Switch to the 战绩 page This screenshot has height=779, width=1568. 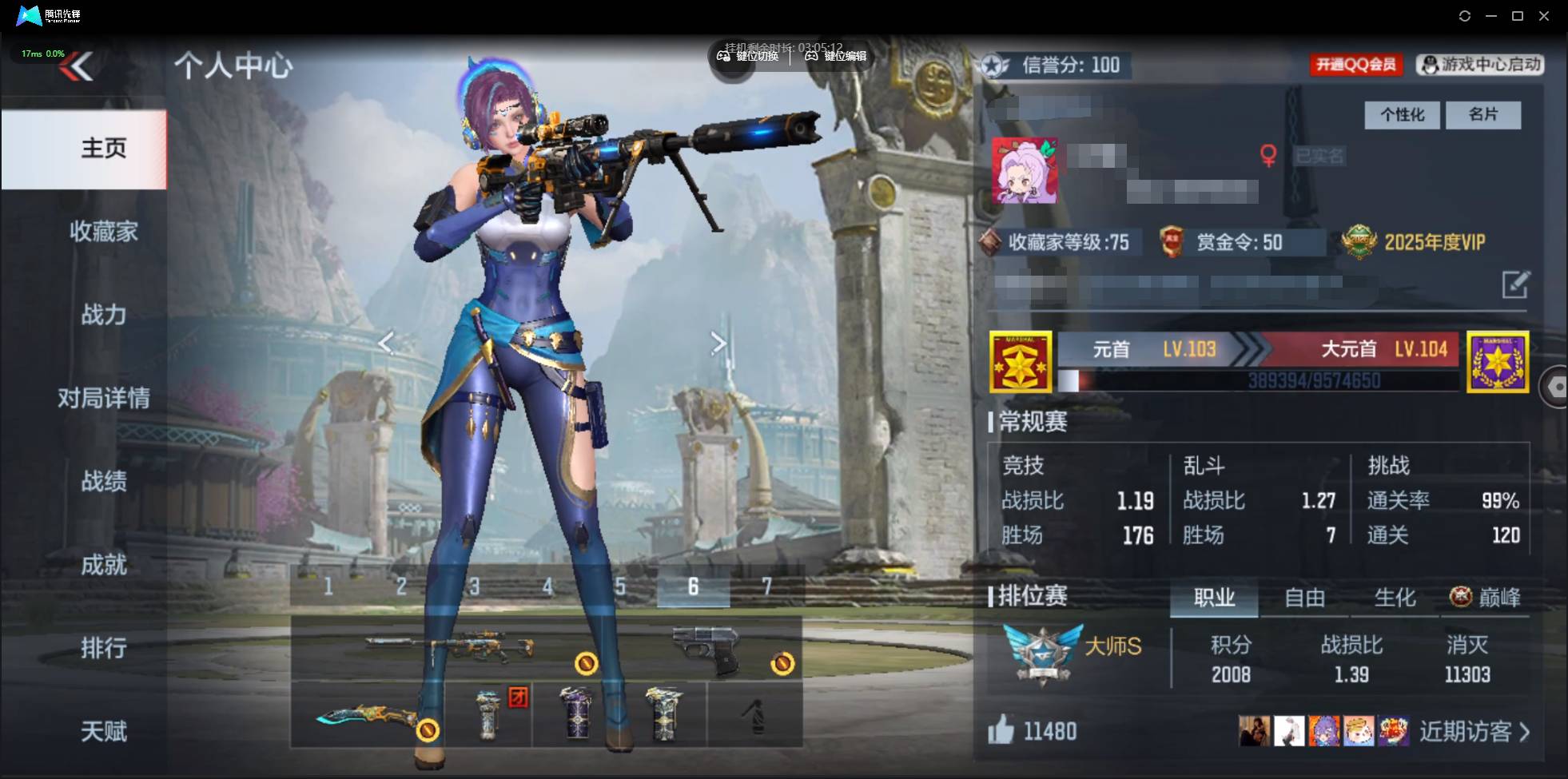click(x=103, y=481)
